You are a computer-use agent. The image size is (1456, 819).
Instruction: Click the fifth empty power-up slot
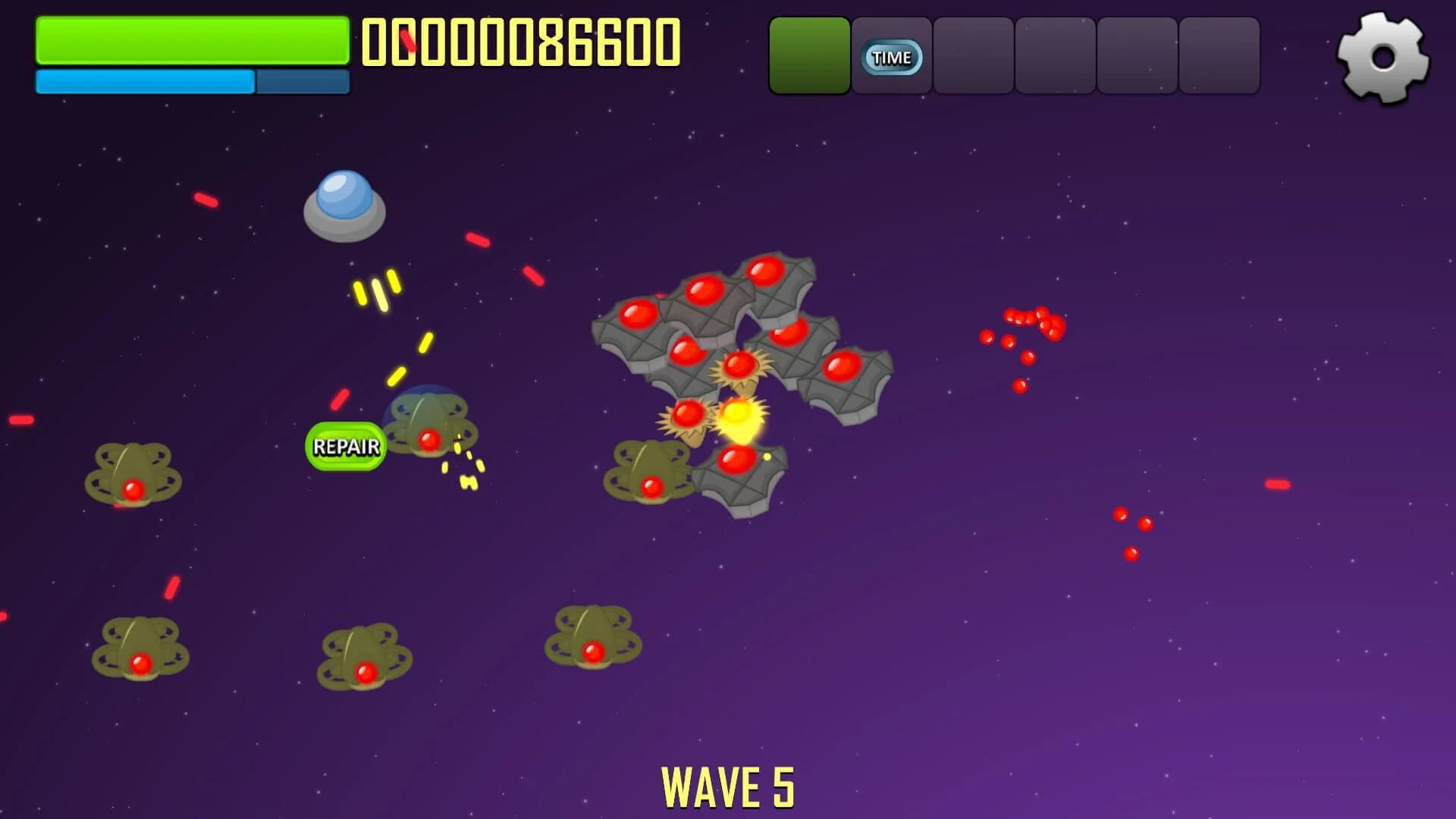coord(1137,55)
